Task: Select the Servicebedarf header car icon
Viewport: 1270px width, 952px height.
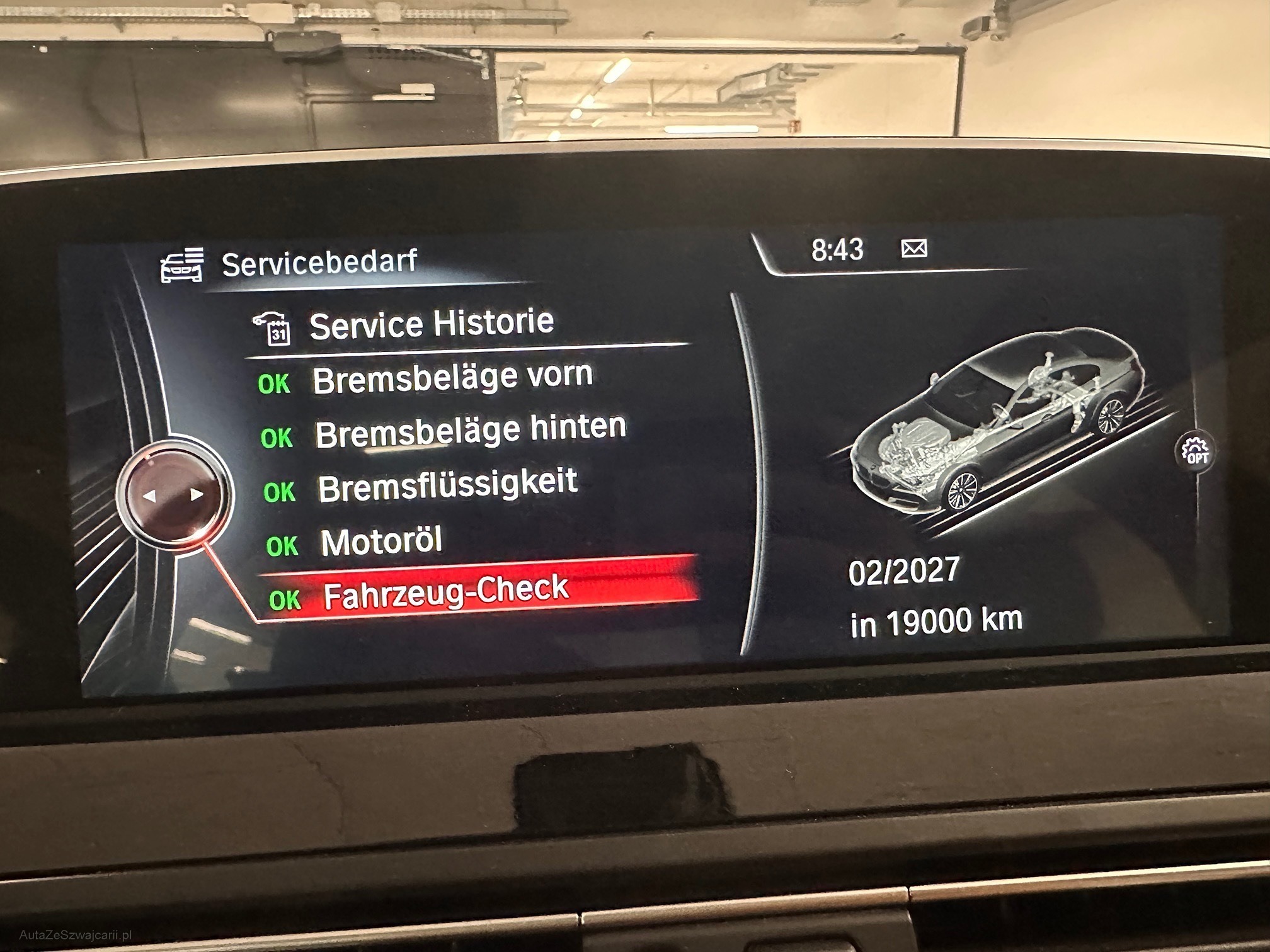Action: tap(182, 264)
